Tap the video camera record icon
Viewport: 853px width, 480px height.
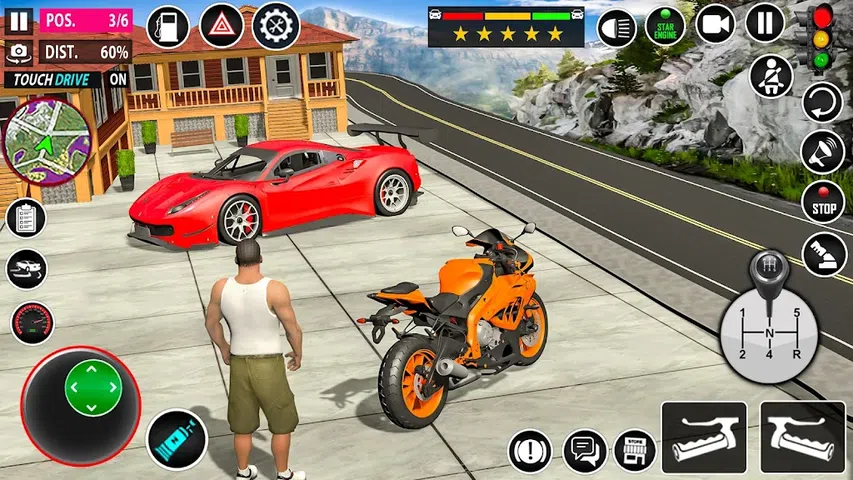[715, 24]
